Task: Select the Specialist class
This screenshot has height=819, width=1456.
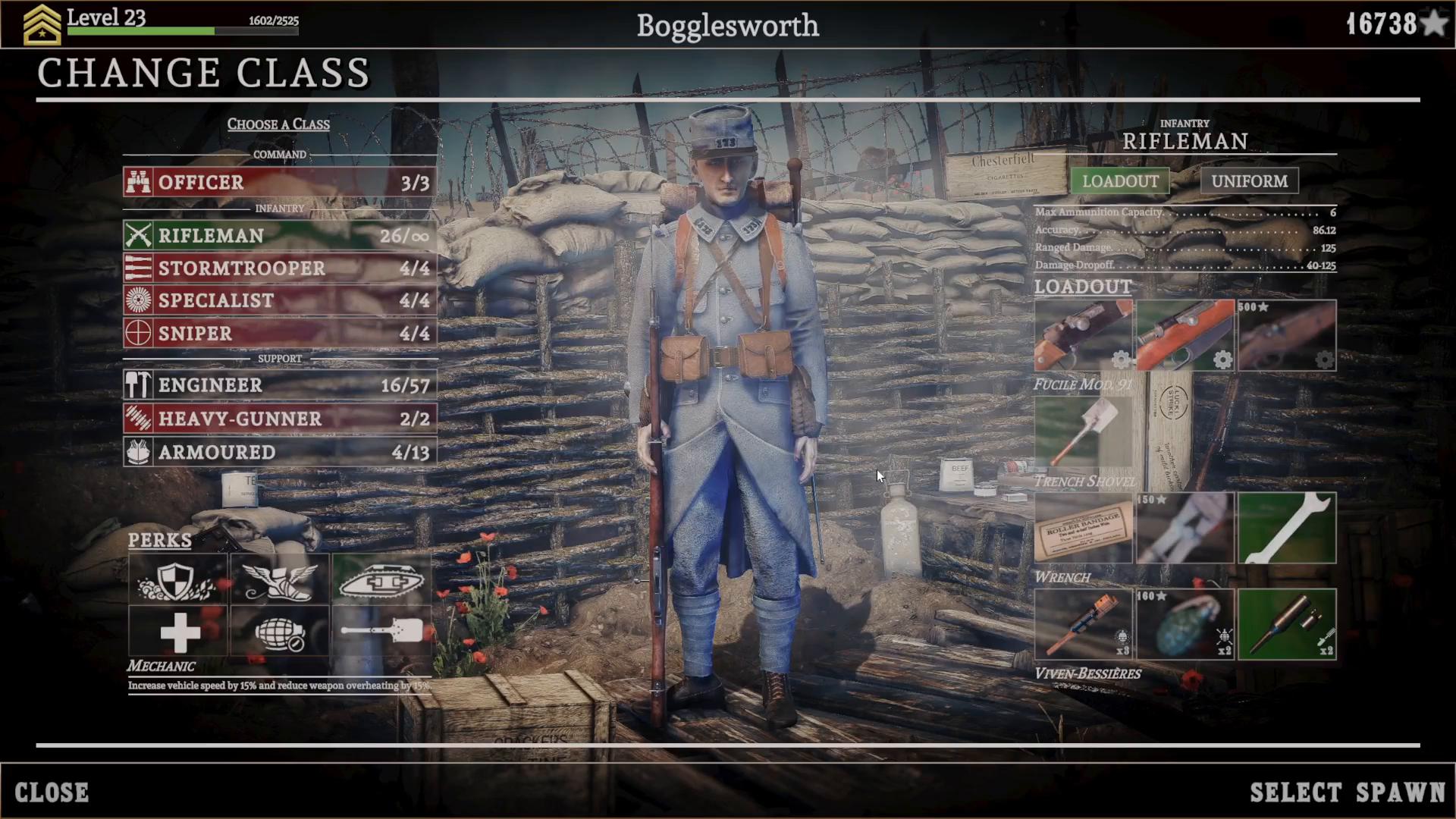Action: click(x=280, y=301)
